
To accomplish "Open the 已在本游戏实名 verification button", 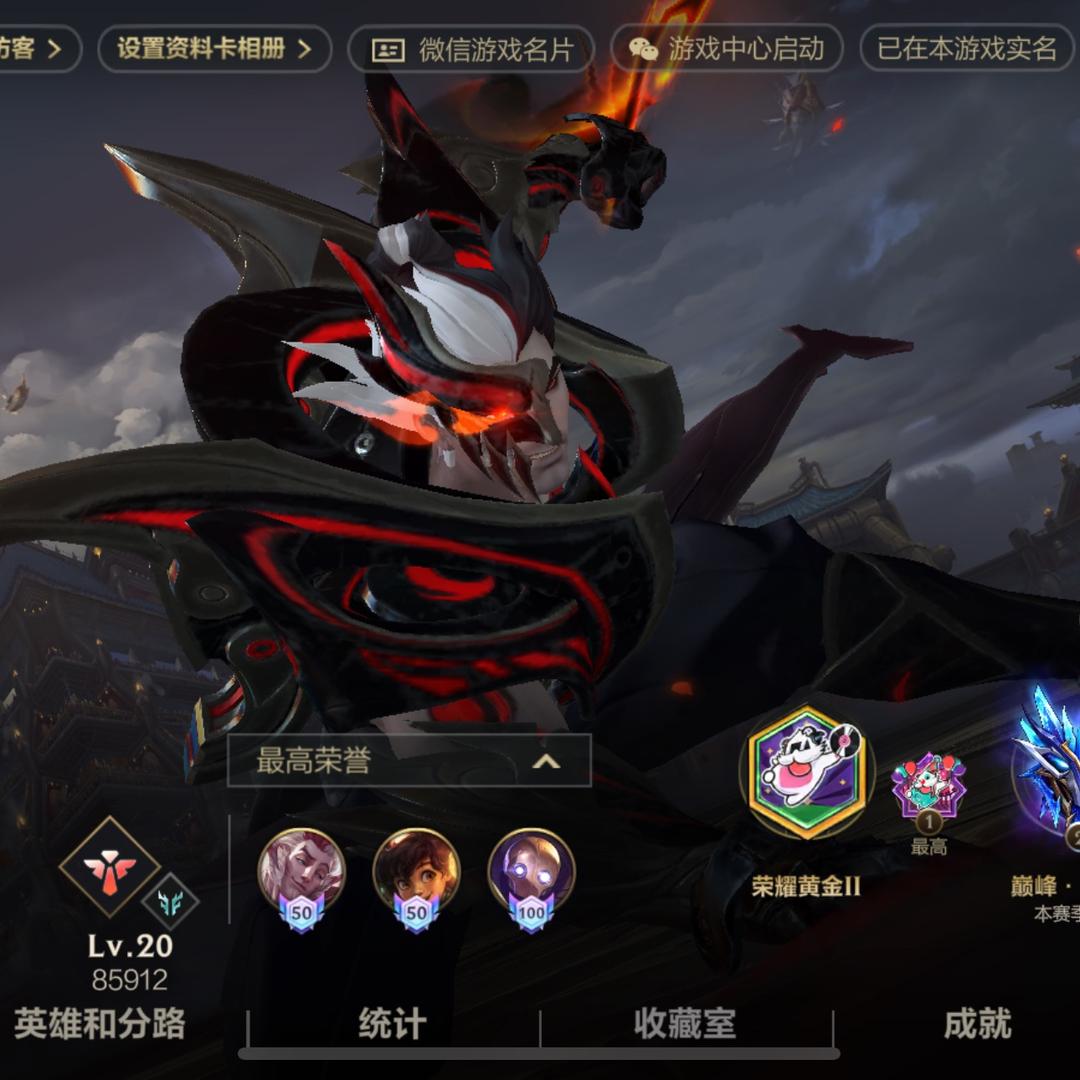I will coord(968,49).
